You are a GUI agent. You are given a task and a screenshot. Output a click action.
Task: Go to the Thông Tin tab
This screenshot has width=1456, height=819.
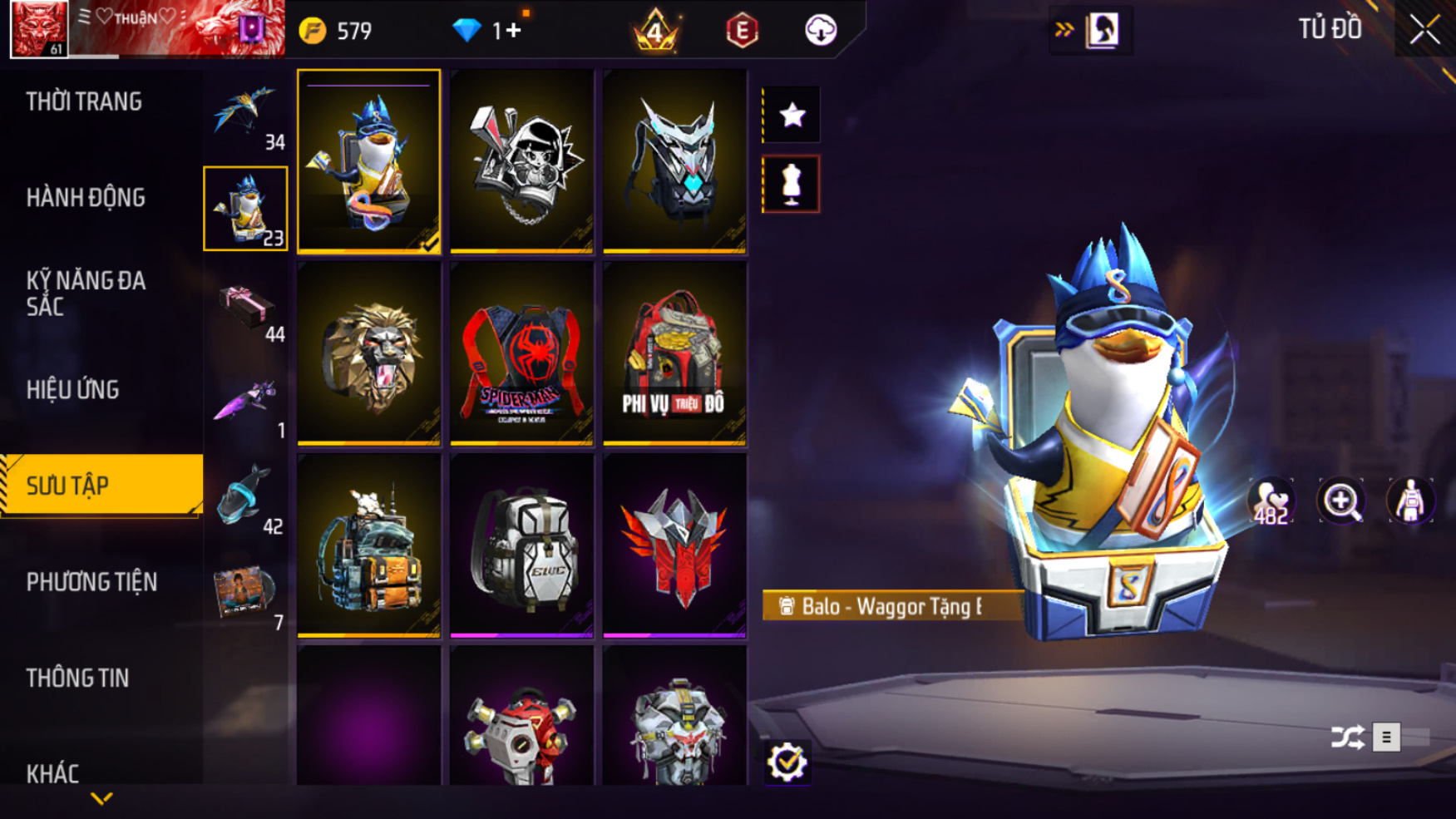77,678
